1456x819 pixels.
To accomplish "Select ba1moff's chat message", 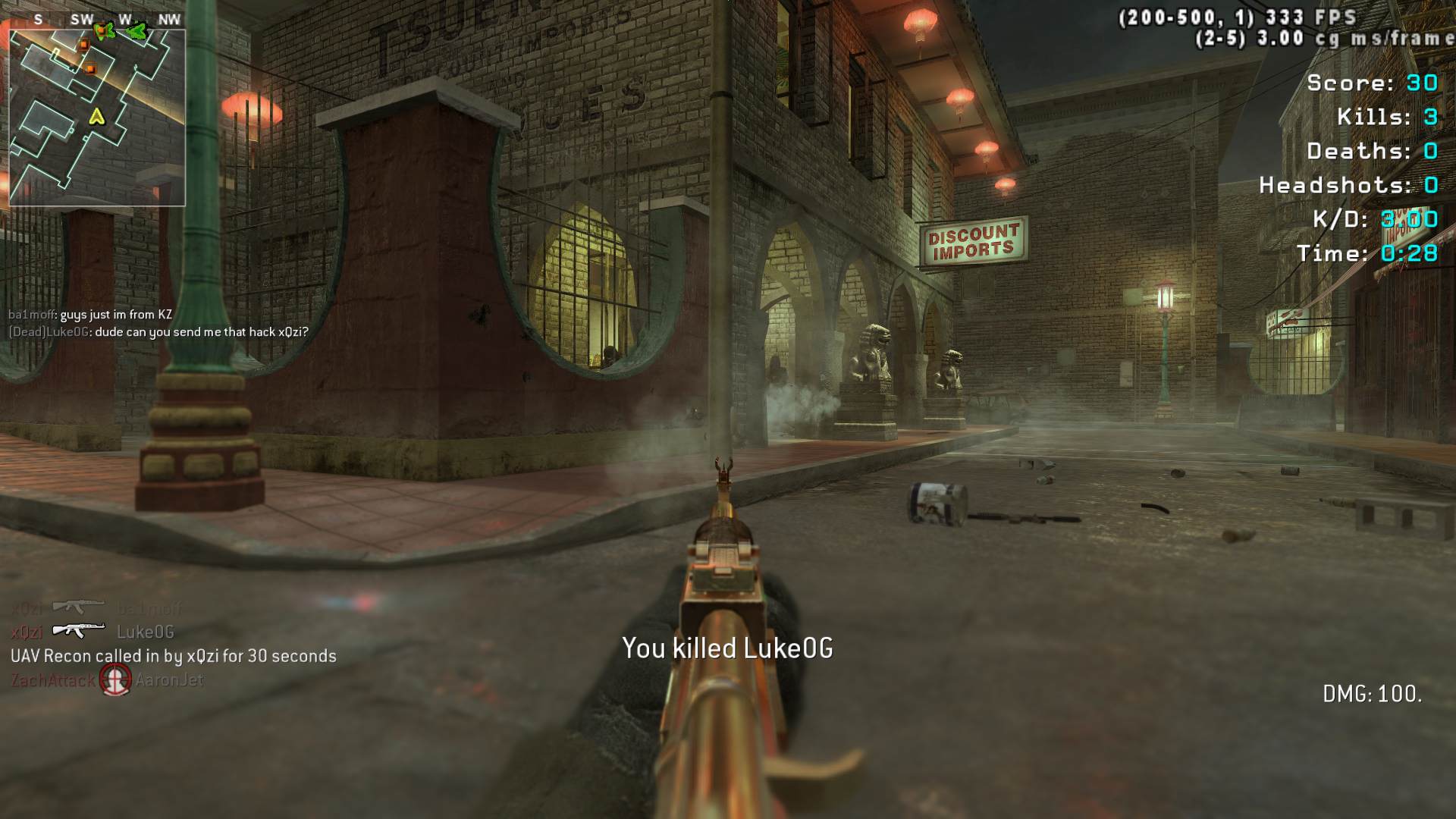I will point(90,315).
